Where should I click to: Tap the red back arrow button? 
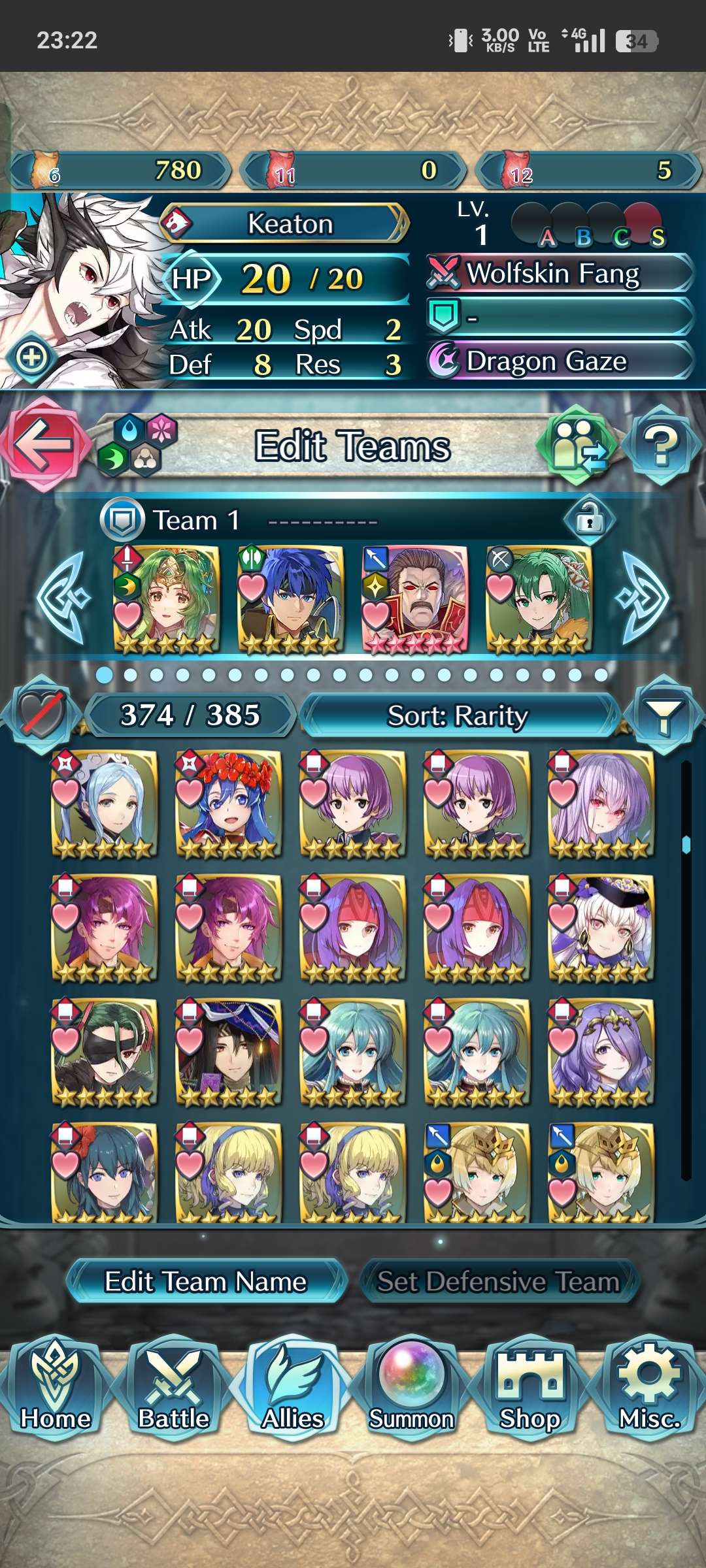point(42,444)
